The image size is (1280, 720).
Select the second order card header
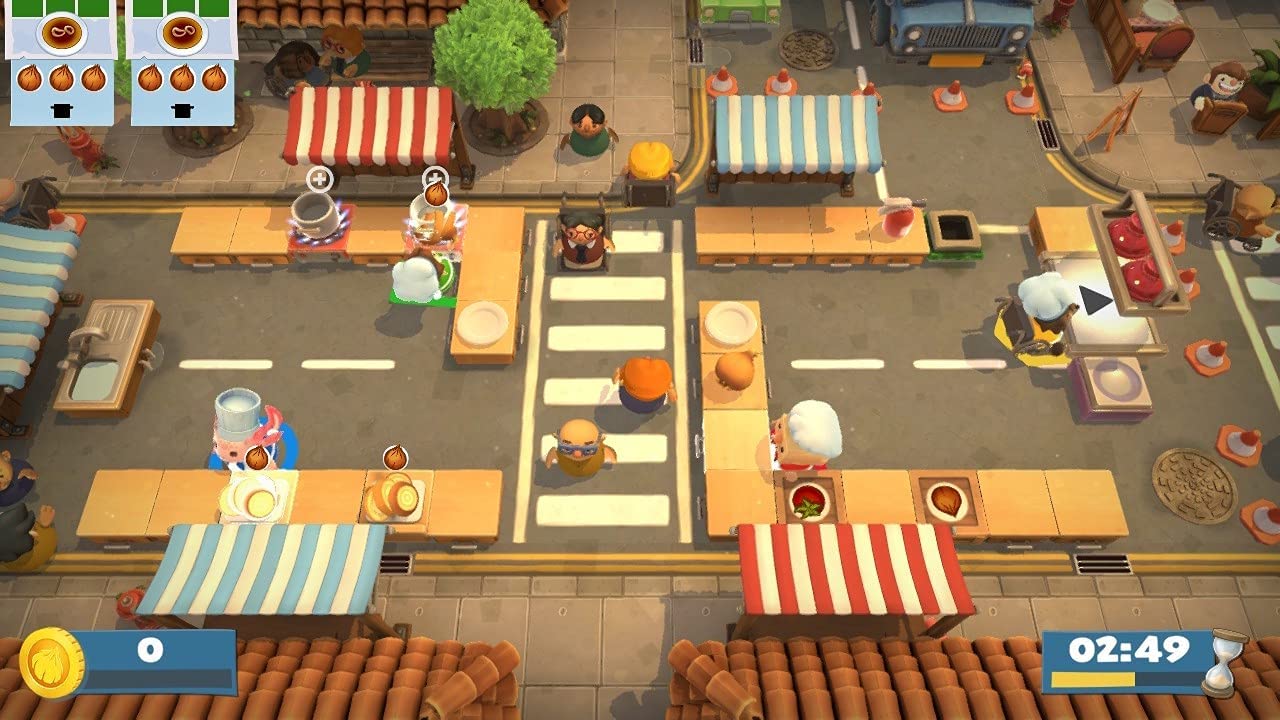pos(181,35)
